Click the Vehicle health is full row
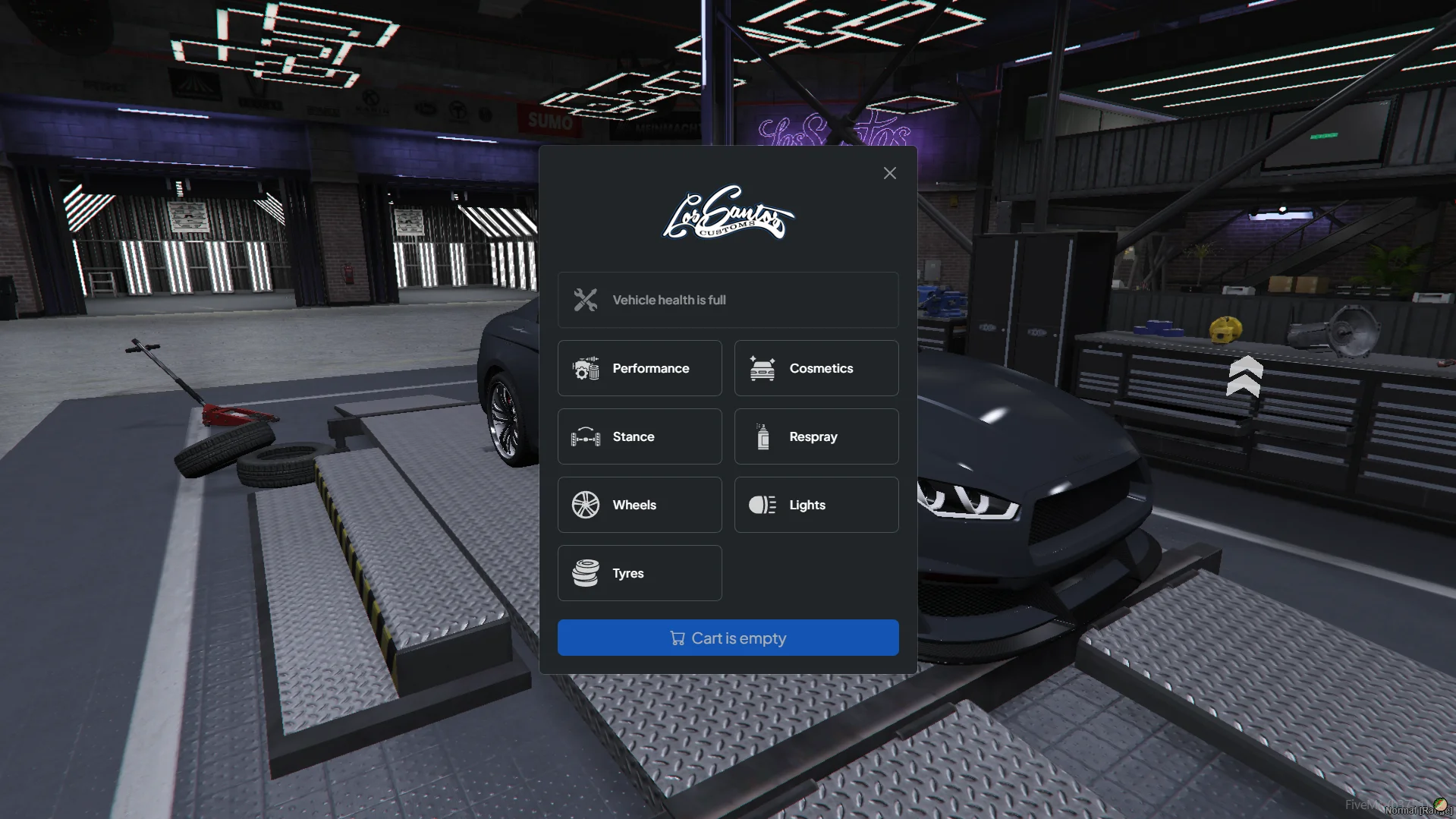 728,300
